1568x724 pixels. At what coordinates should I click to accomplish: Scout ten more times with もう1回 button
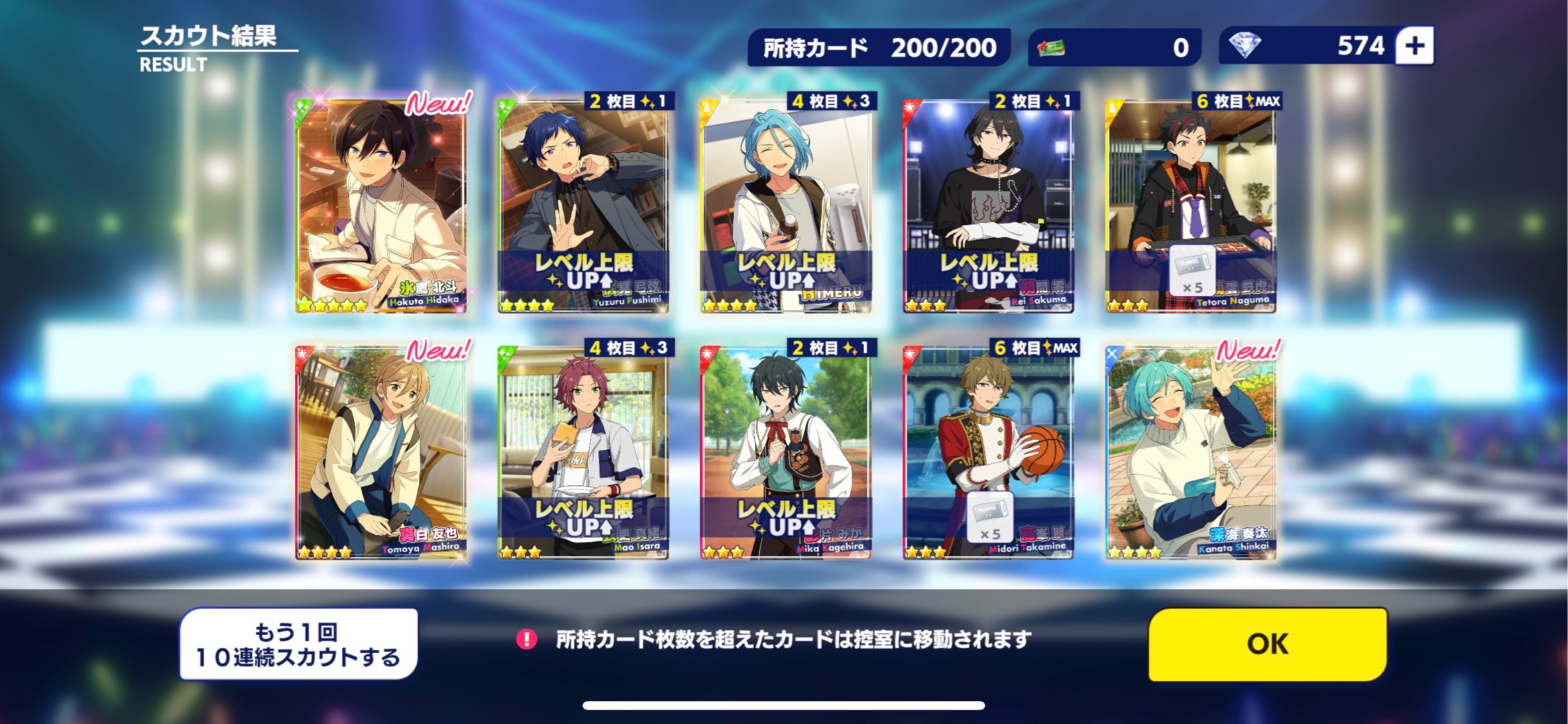(298, 644)
